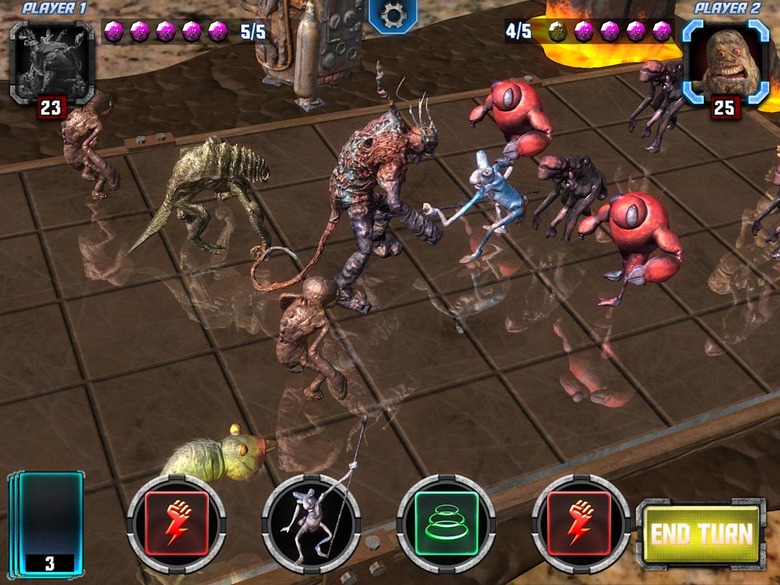Select the spear-wielding alien creature card

(x=311, y=524)
